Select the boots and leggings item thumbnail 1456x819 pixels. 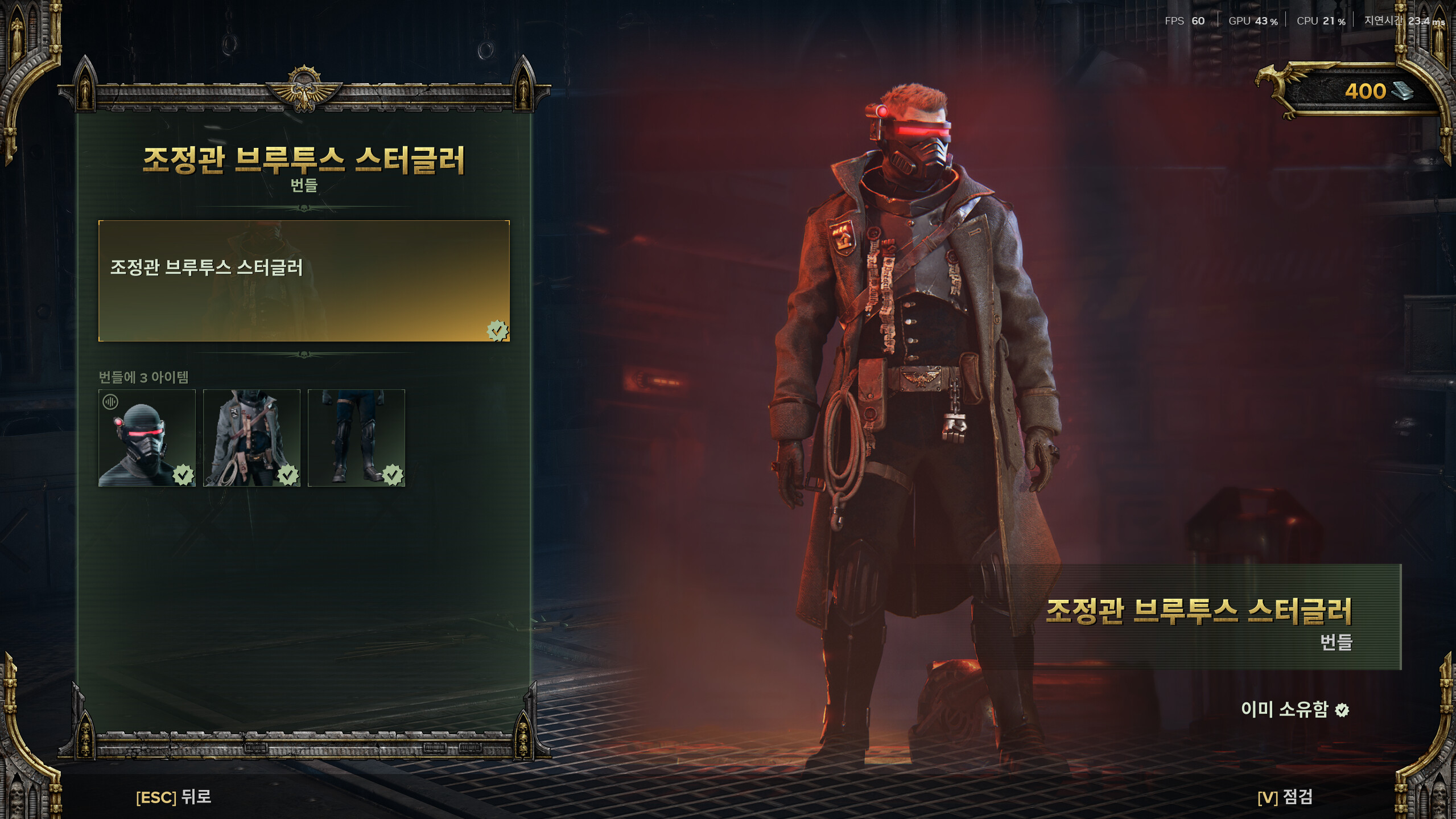(356, 438)
